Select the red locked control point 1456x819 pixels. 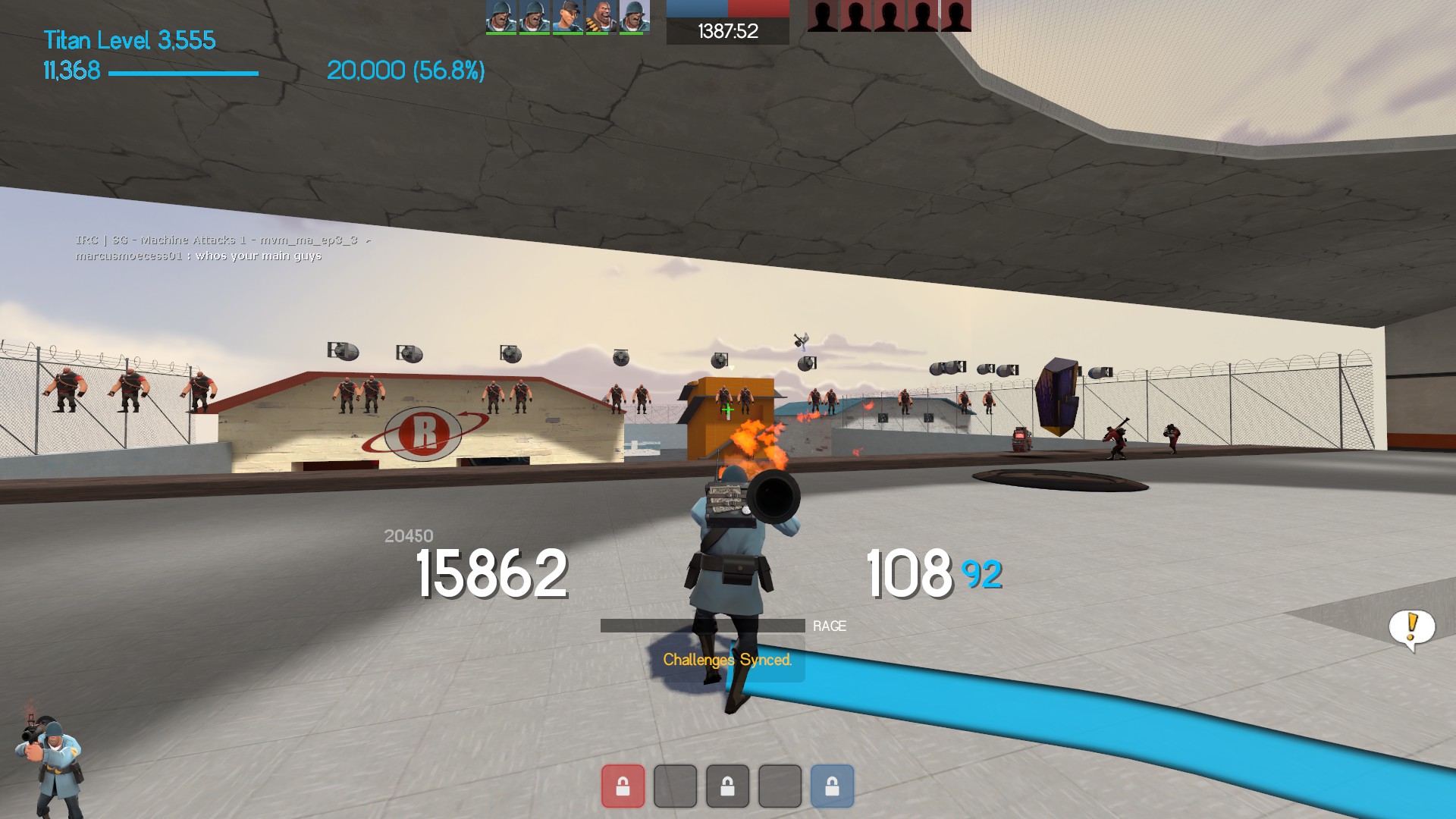(623, 786)
